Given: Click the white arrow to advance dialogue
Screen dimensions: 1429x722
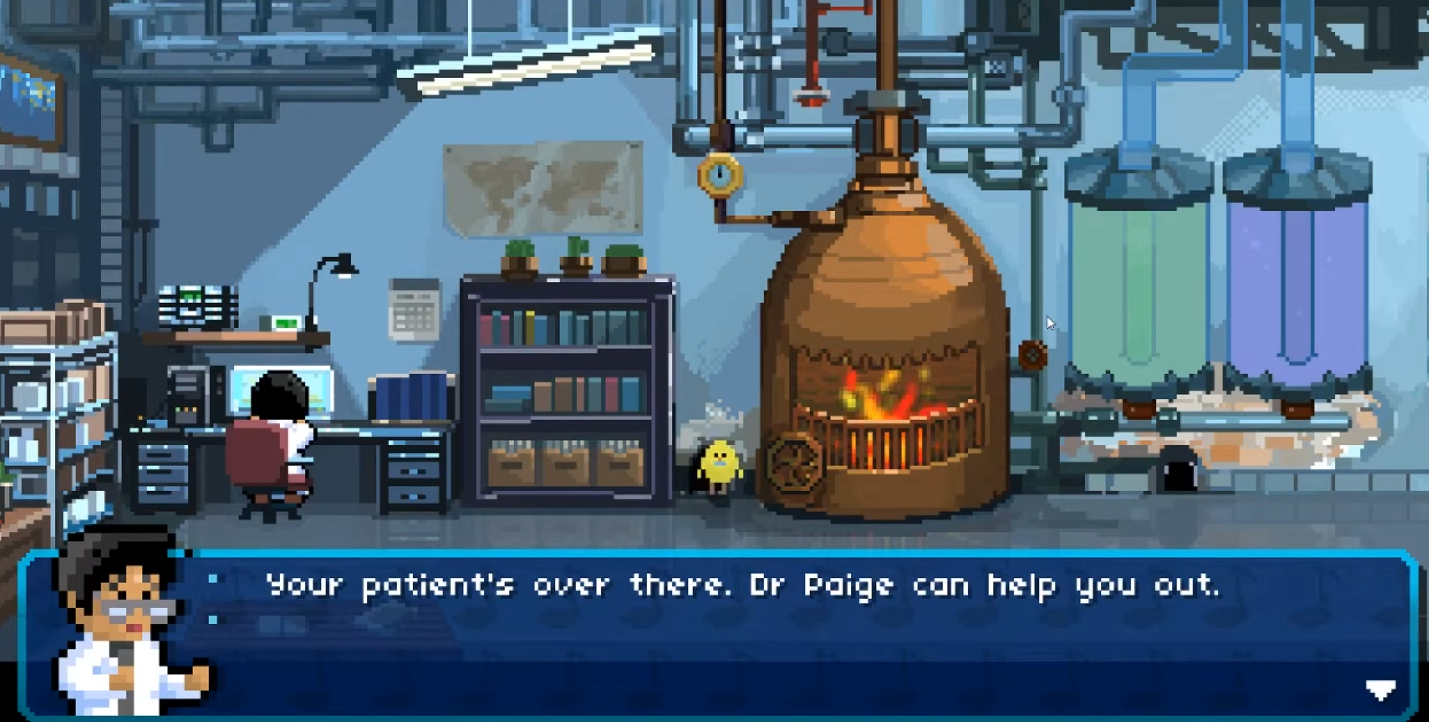Looking at the screenshot, I should coord(1382,690).
